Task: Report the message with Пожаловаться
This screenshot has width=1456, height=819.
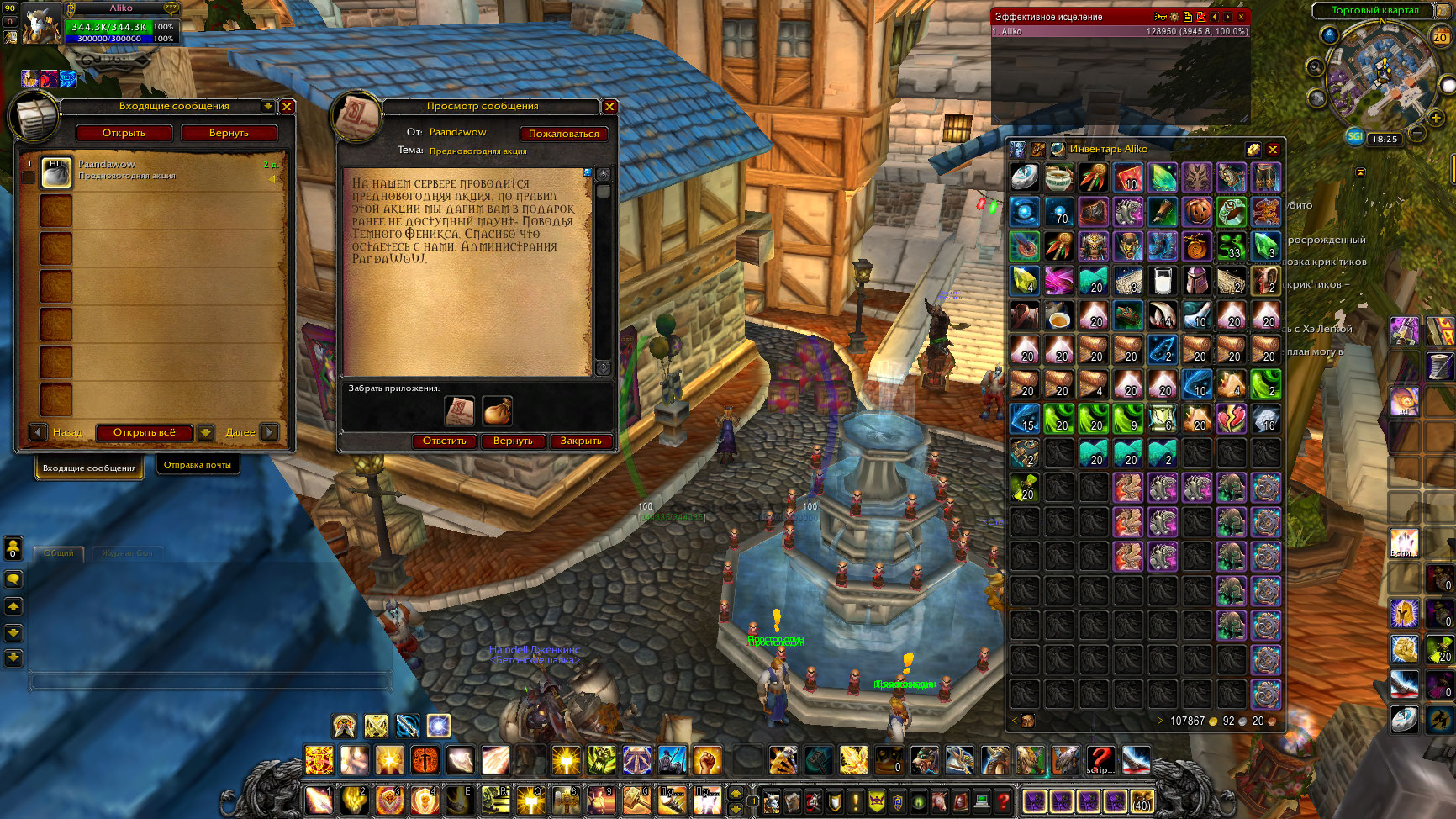Action: click(563, 134)
